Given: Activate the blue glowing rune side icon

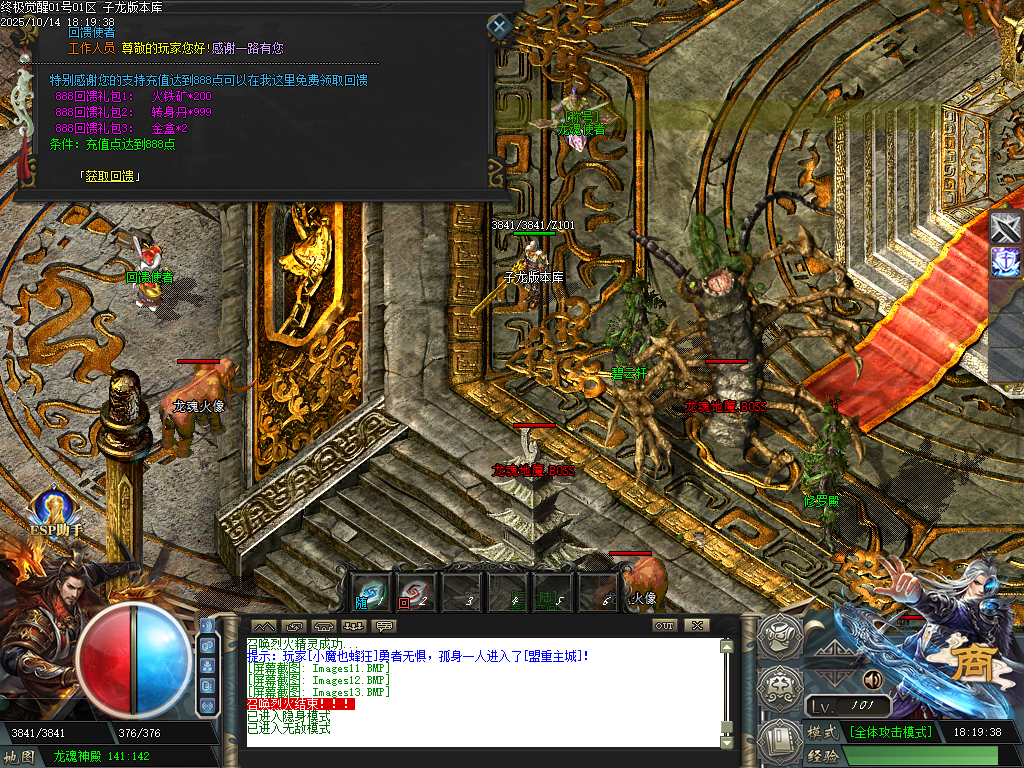Looking at the screenshot, I should click(x=1005, y=262).
